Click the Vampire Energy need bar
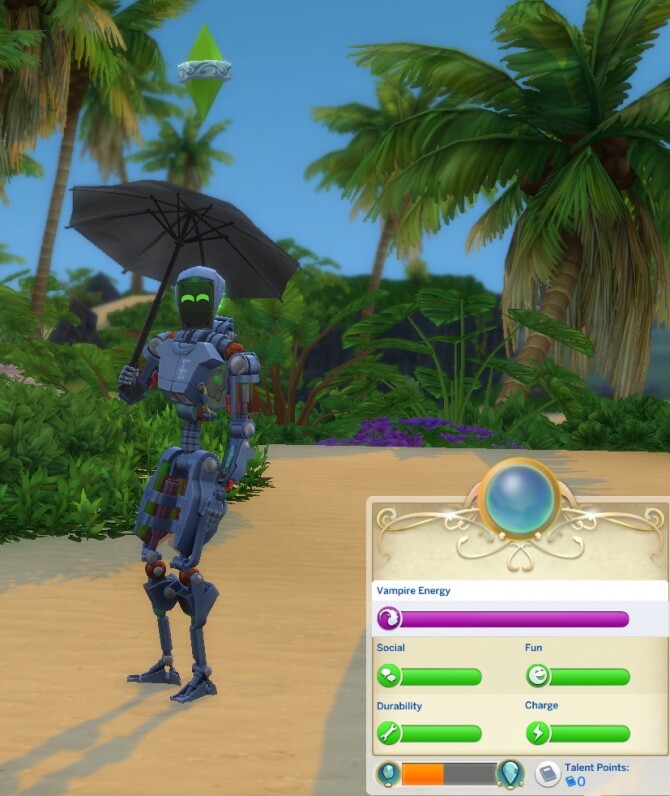The width and height of the screenshot is (670, 796). pyautogui.click(x=503, y=619)
